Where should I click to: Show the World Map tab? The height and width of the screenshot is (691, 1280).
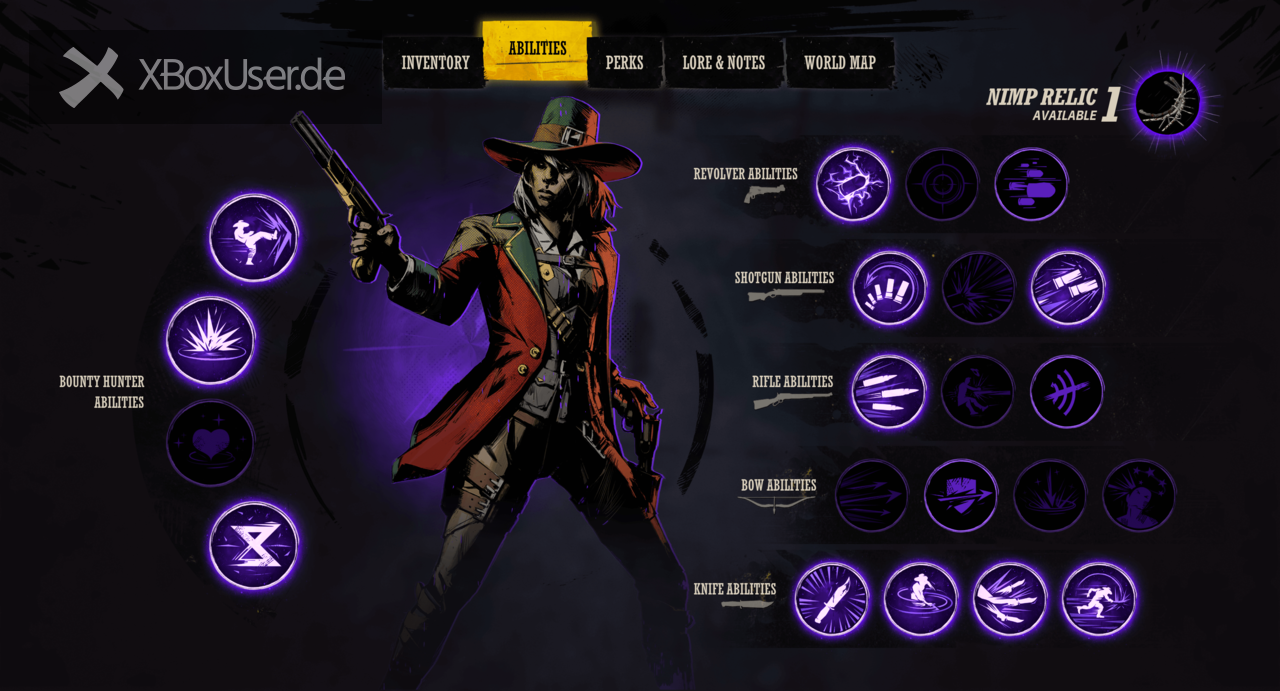click(839, 63)
